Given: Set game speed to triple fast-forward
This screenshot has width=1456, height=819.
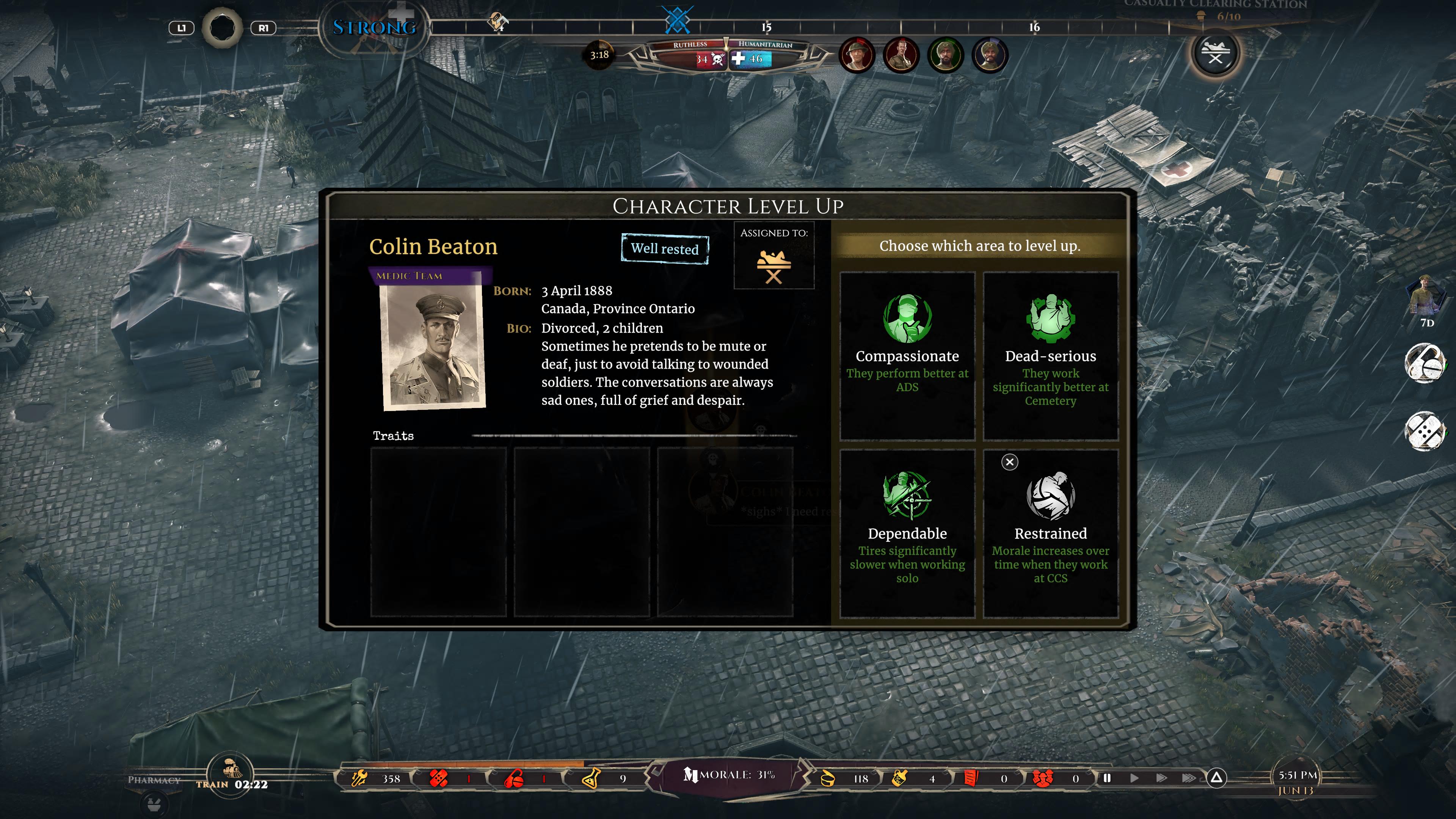Looking at the screenshot, I should [x=1188, y=778].
